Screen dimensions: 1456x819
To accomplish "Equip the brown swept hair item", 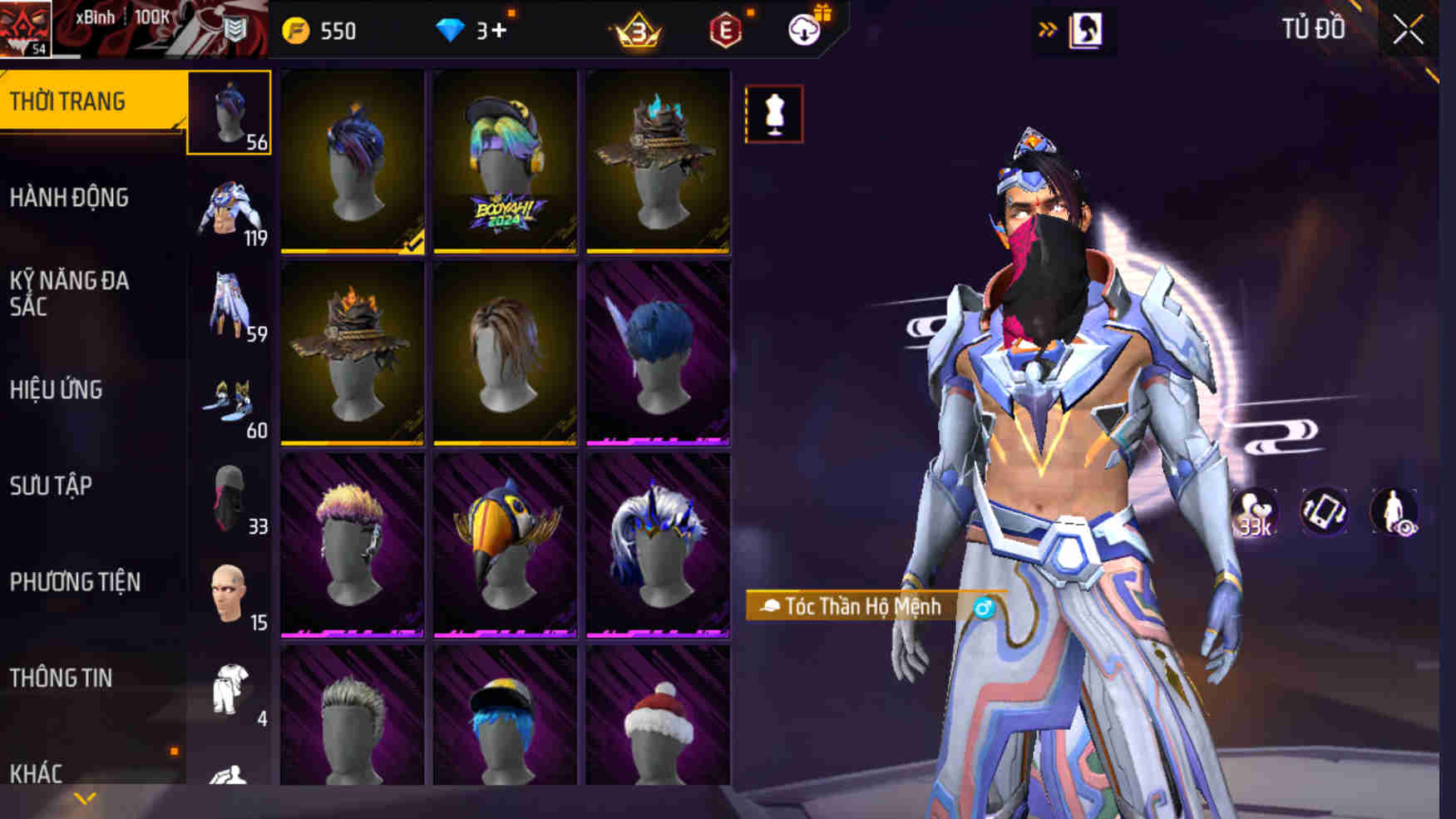I will click(505, 353).
